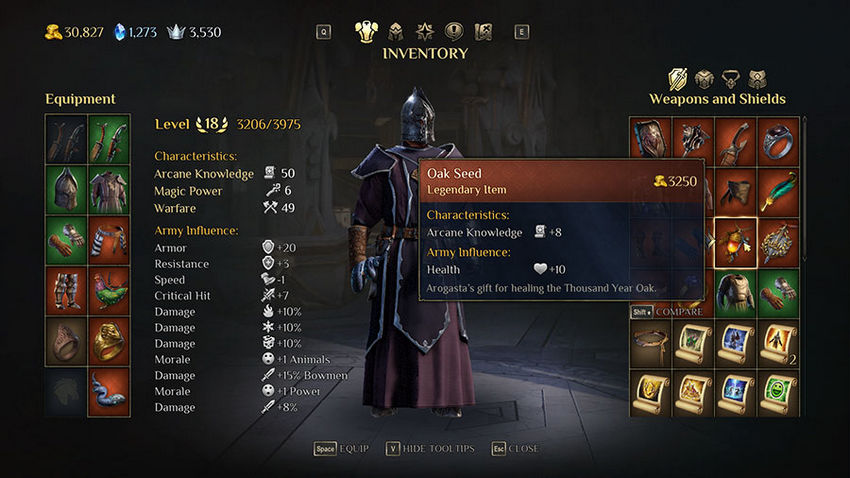Select the equipped gold ring slot
This screenshot has width=850, height=478.
109,340
